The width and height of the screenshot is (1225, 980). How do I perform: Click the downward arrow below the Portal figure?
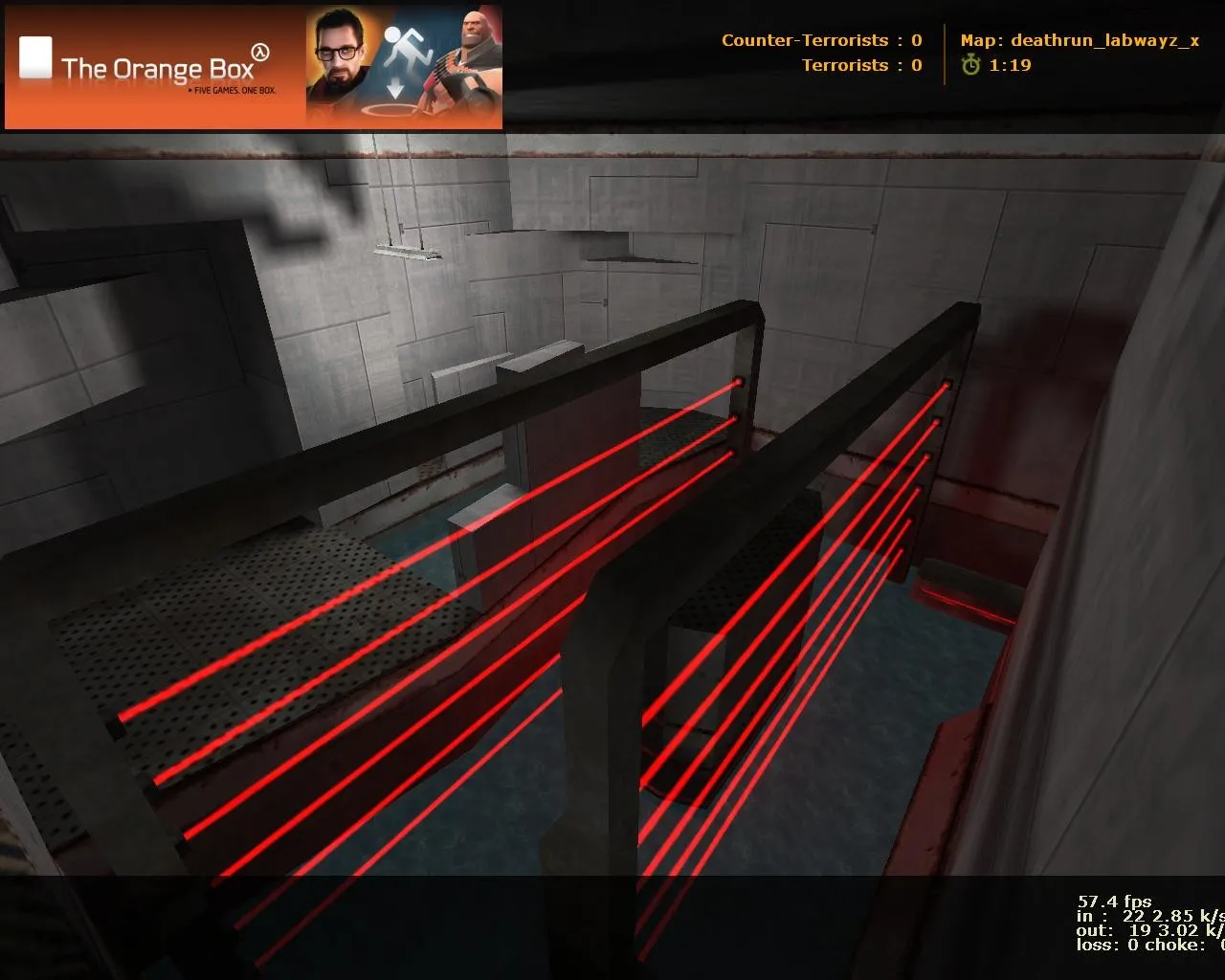395,89
